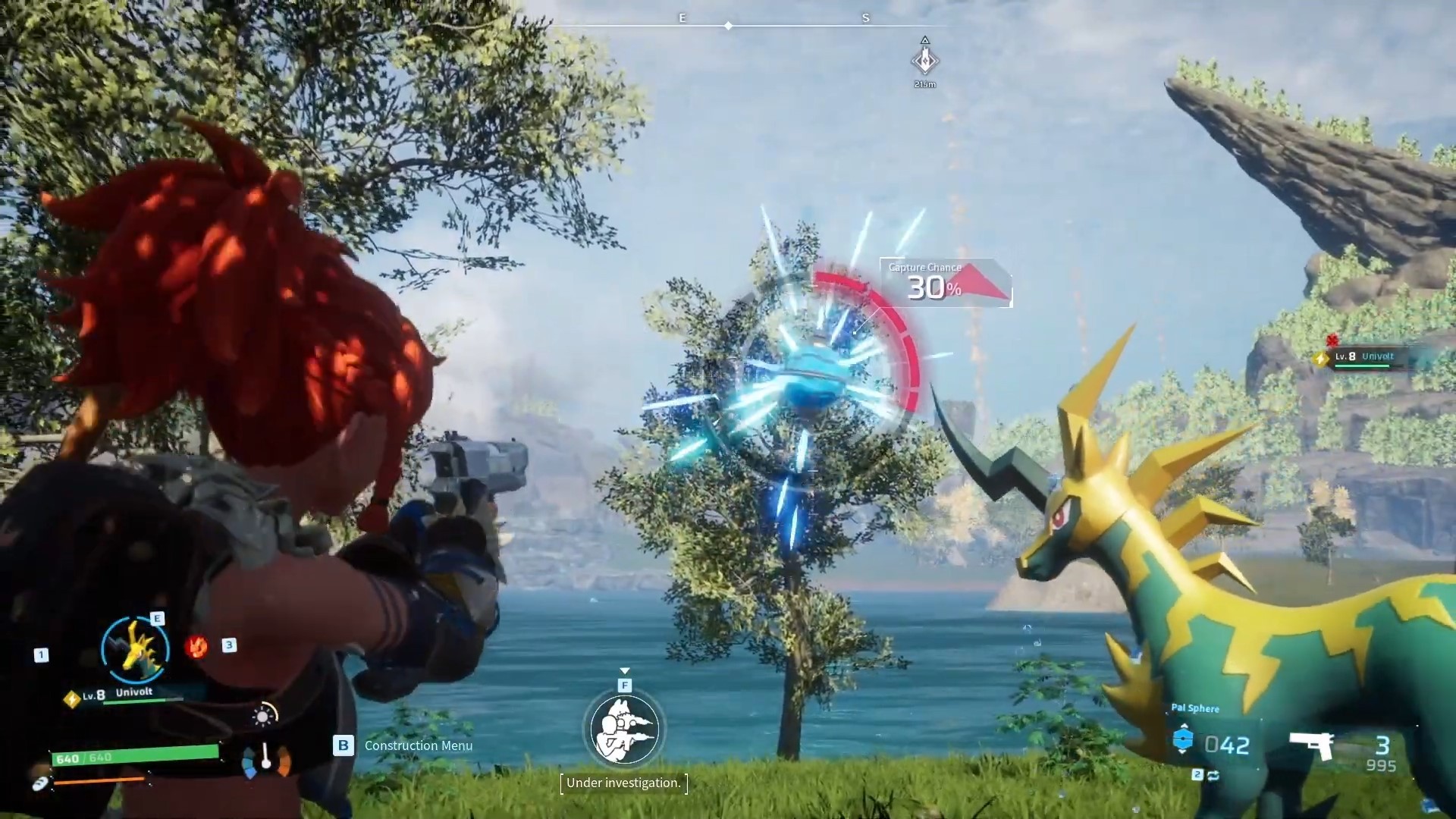
Task: Select the electric-type lightning badge beside Lv.8
Action: pos(72,699)
